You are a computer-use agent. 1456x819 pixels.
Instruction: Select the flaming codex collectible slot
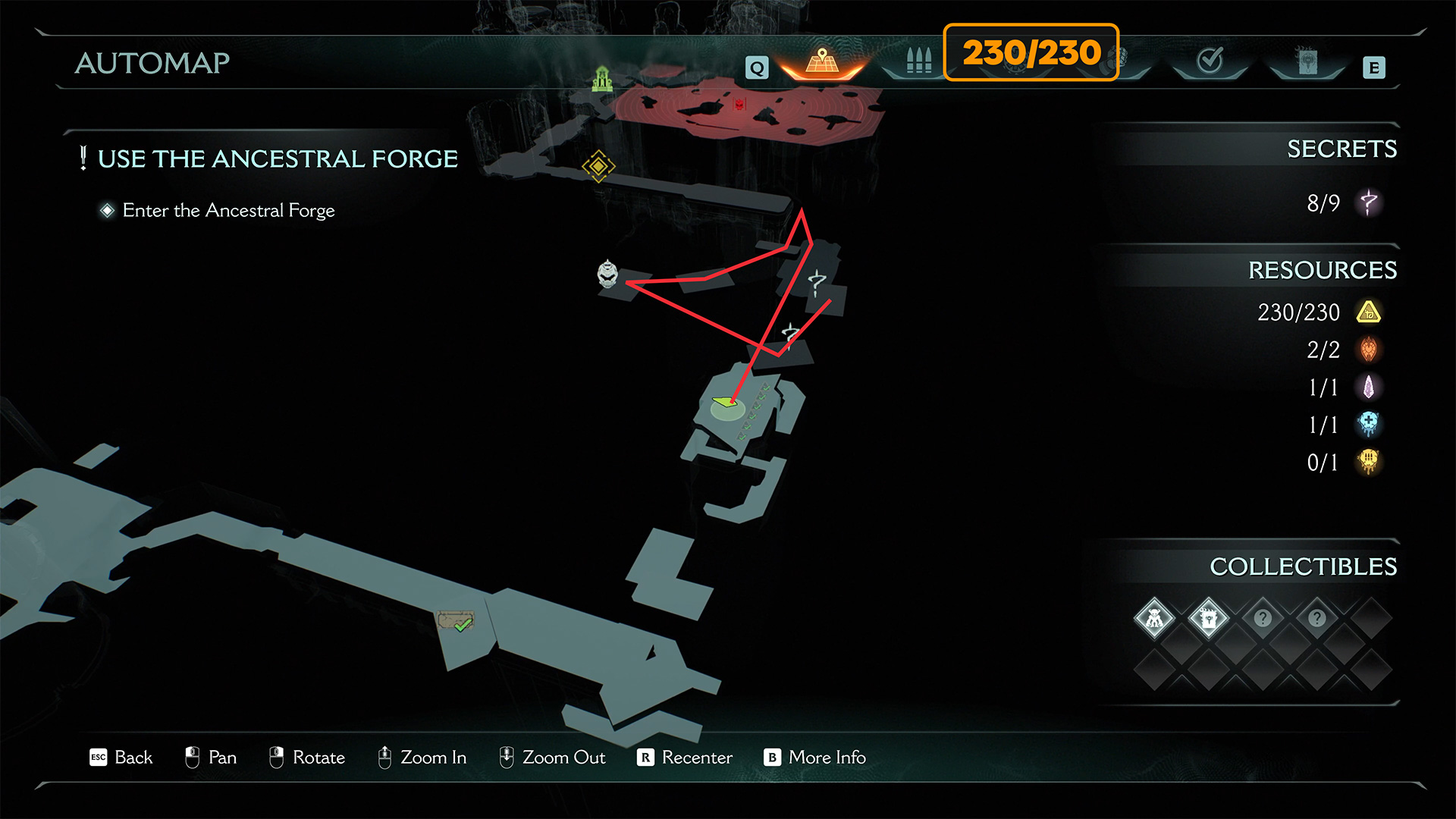[1208, 619]
